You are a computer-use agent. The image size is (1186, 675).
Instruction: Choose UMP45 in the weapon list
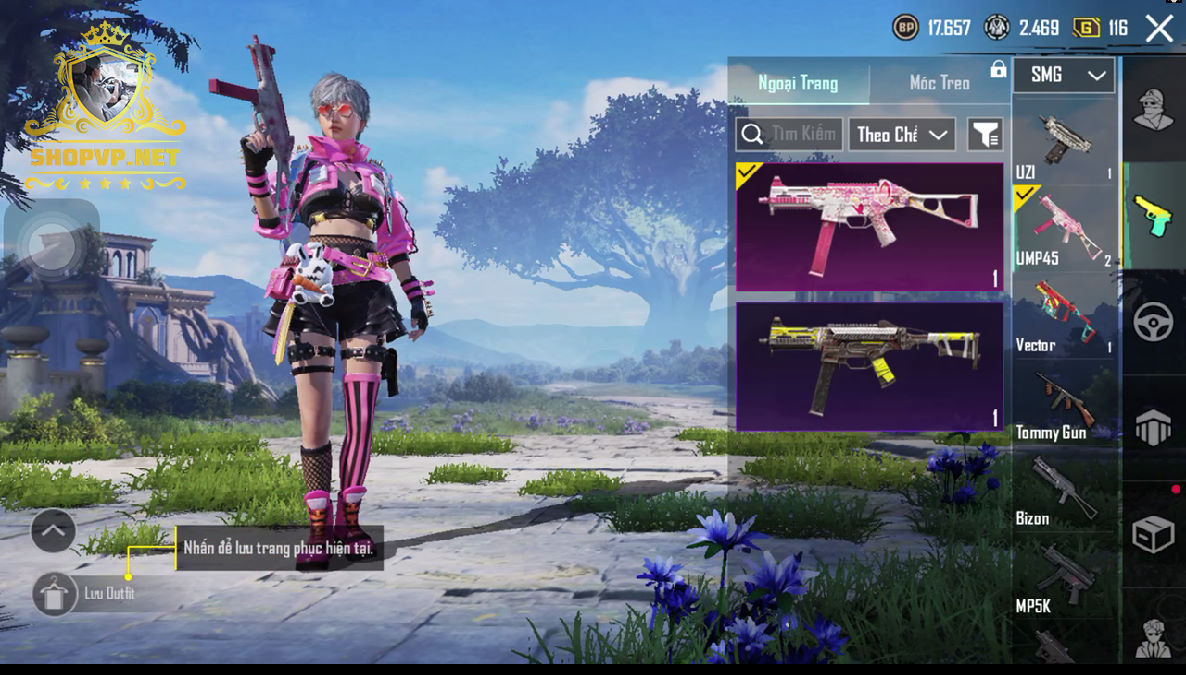[1064, 230]
